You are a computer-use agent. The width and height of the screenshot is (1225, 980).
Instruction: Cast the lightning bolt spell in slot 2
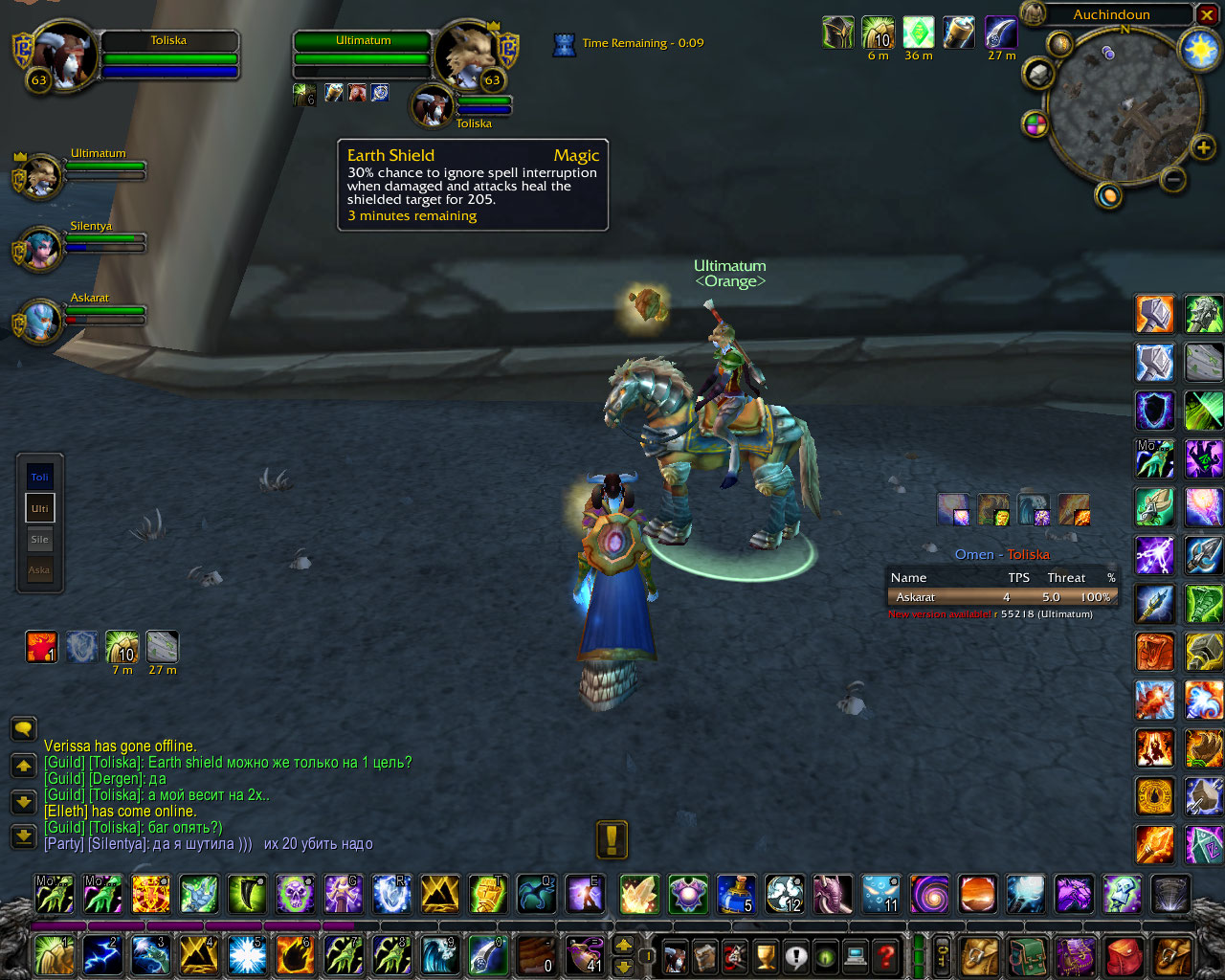tap(102, 955)
